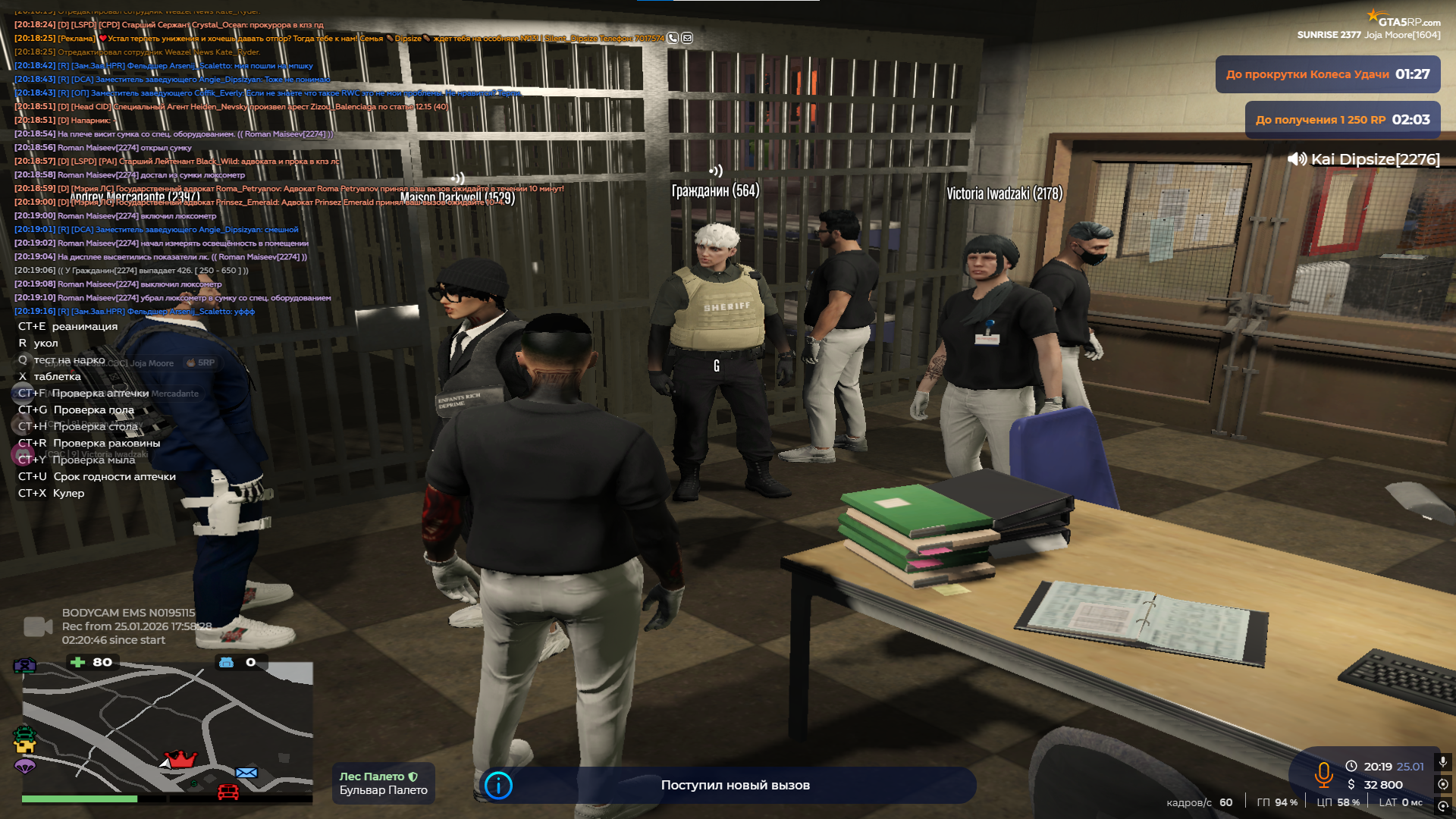Click the Лес Палето location panel
Image resolution: width=1456 pixels, height=819 pixels.
point(383,783)
